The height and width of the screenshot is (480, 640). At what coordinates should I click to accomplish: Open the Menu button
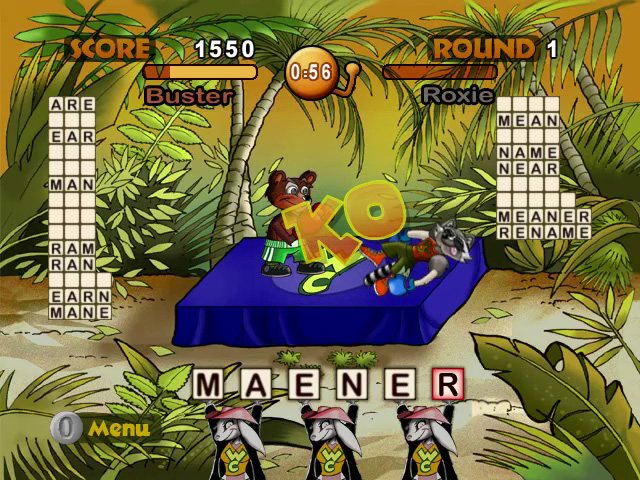click(103, 429)
